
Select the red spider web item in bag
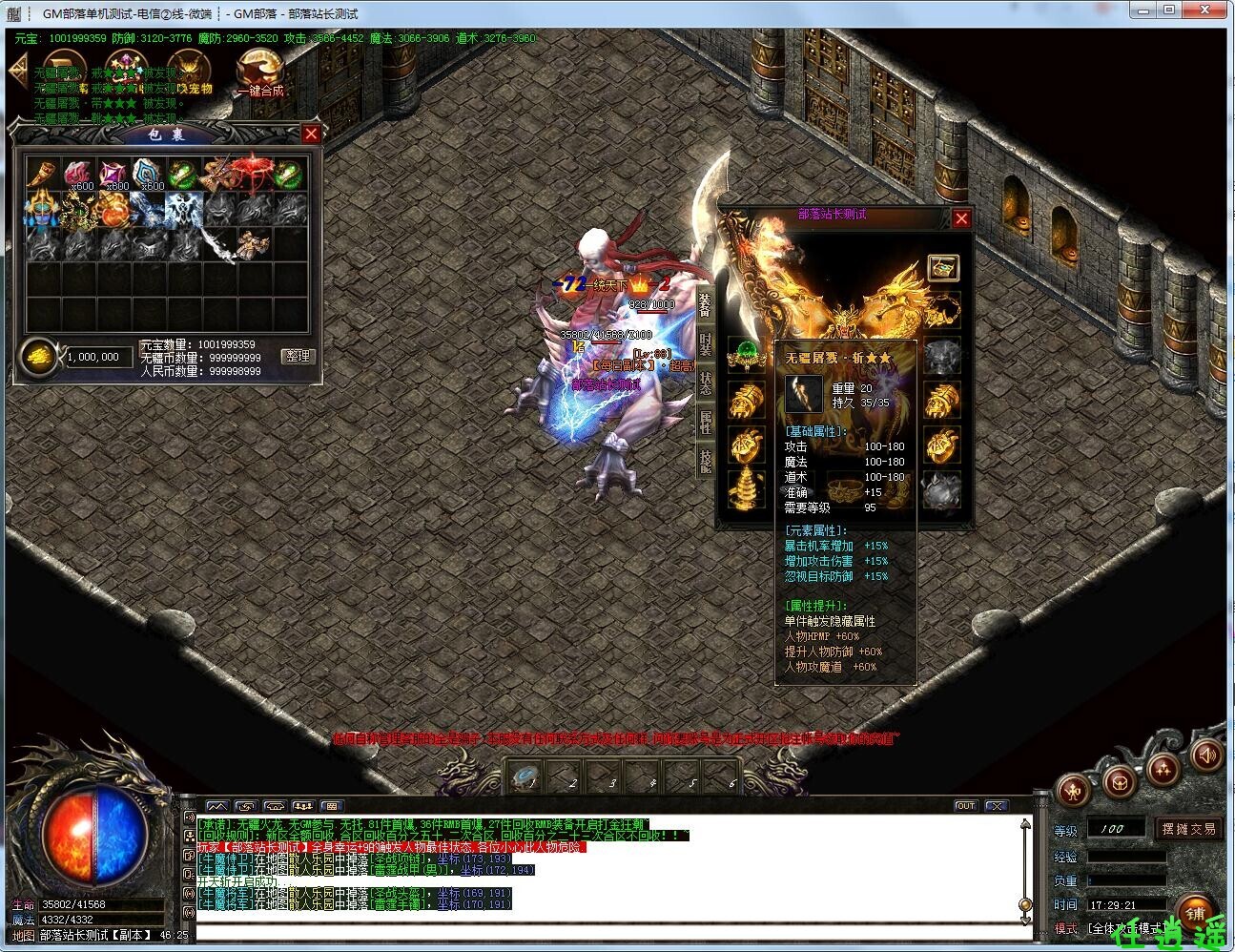coord(251,173)
